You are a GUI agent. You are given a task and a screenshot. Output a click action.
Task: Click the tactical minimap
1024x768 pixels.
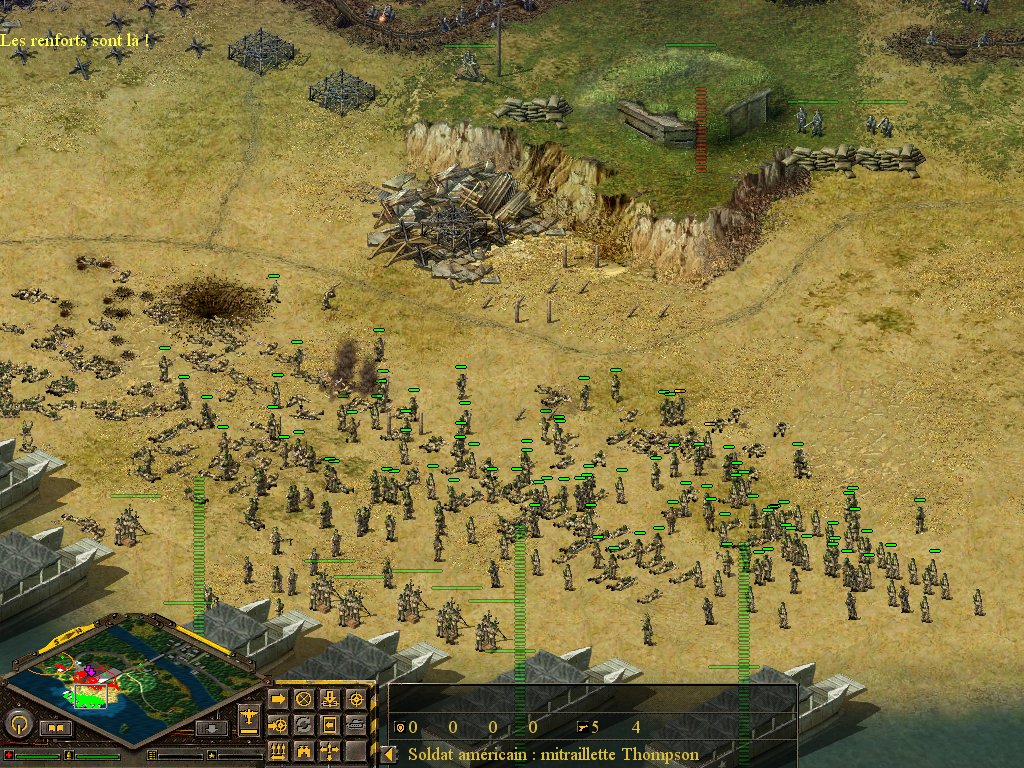click(x=132, y=670)
